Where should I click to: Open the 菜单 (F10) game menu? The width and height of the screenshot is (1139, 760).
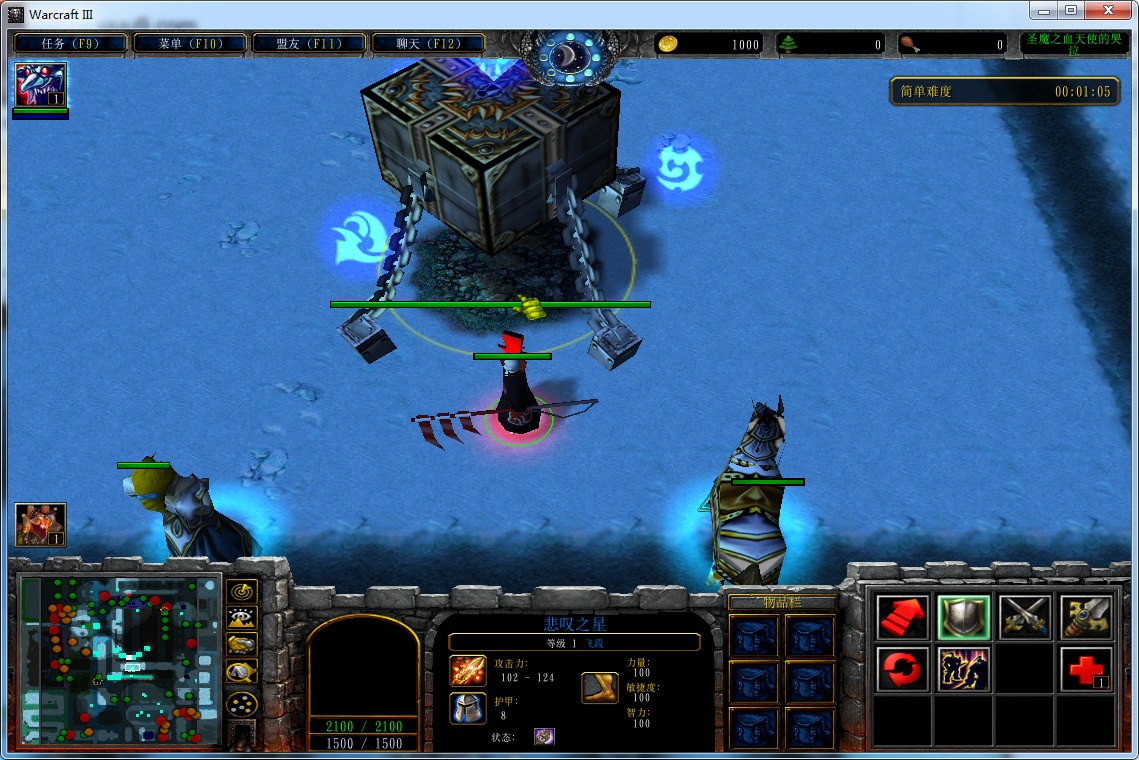pyautogui.click(x=189, y=44)
